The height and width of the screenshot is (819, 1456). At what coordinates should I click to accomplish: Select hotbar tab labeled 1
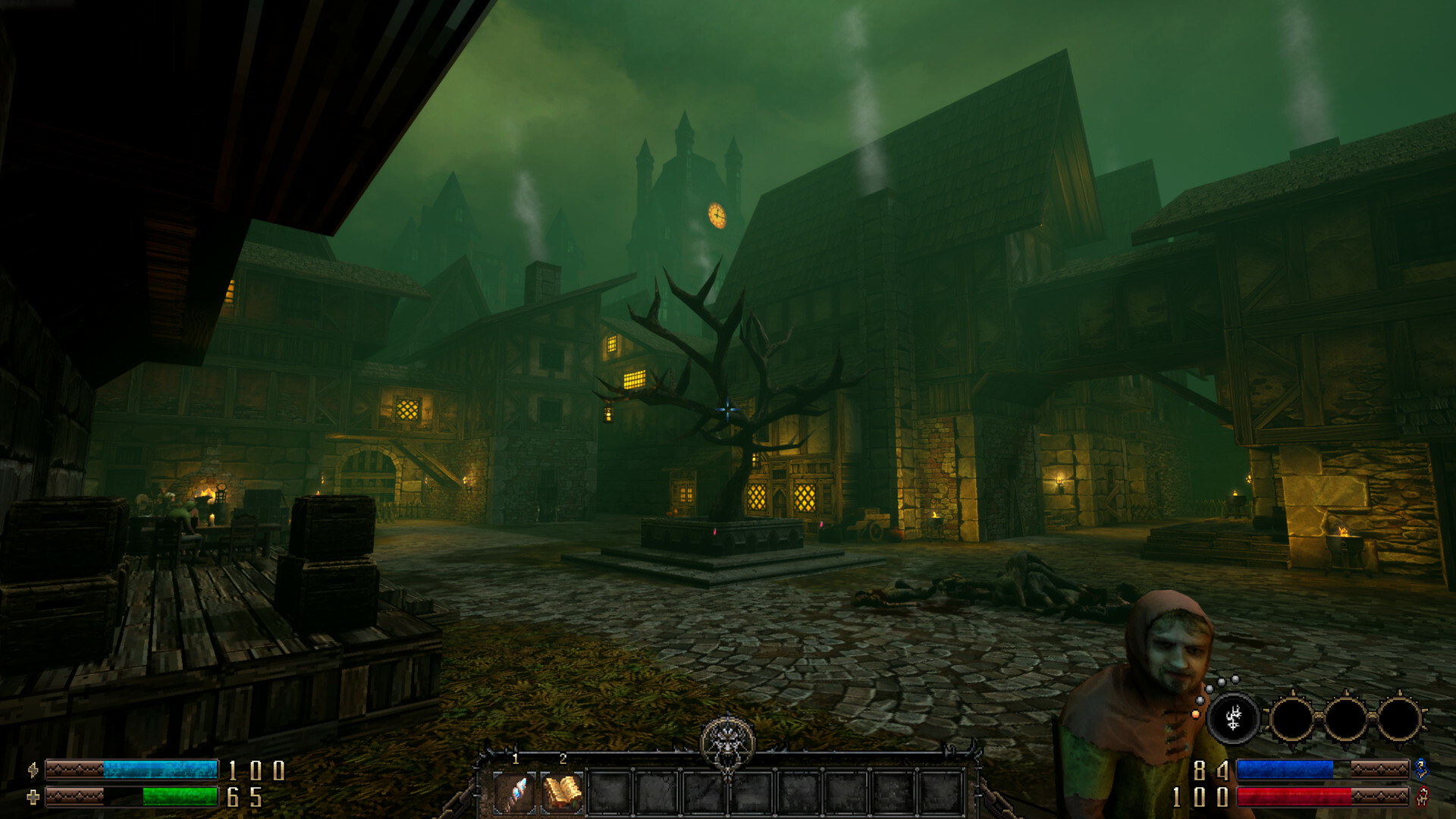515,758
